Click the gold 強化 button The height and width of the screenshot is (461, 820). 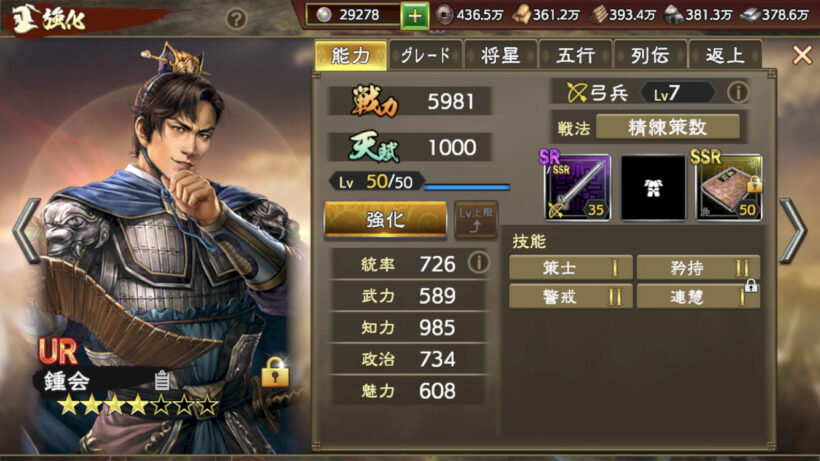click(386, 220)
